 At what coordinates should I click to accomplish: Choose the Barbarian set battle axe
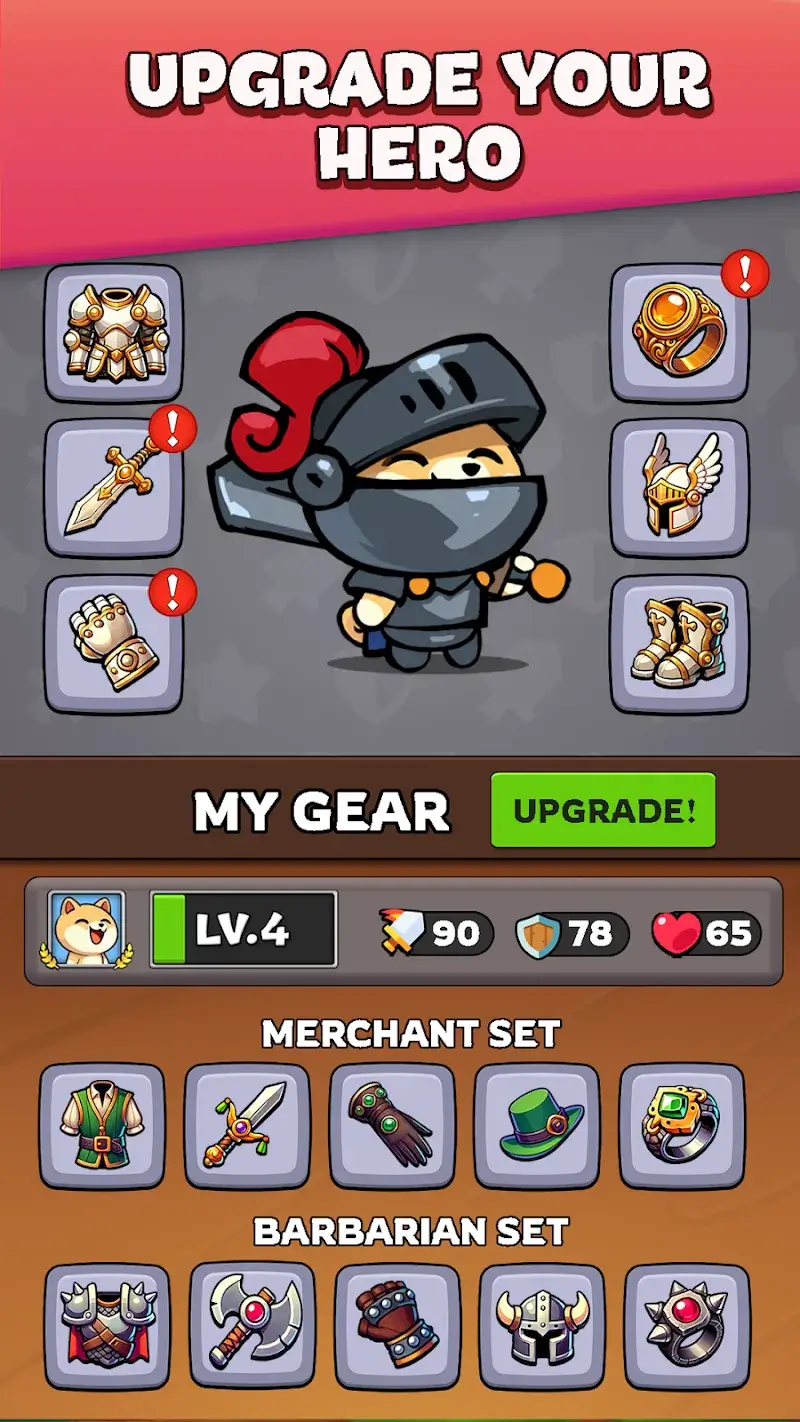click(252, 1326)
